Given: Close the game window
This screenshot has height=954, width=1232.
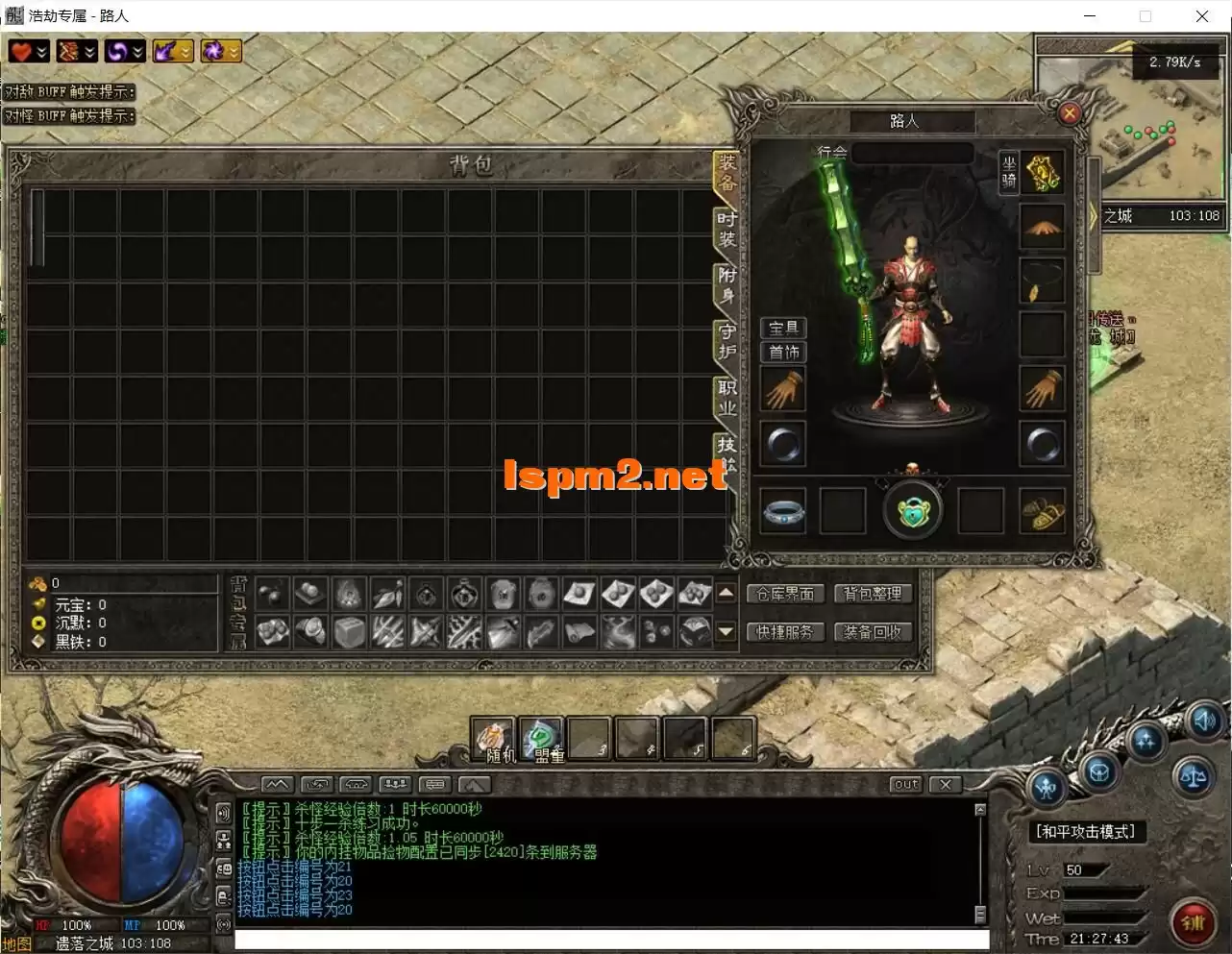Looking at the screenshot, I should pos(1201,16).
